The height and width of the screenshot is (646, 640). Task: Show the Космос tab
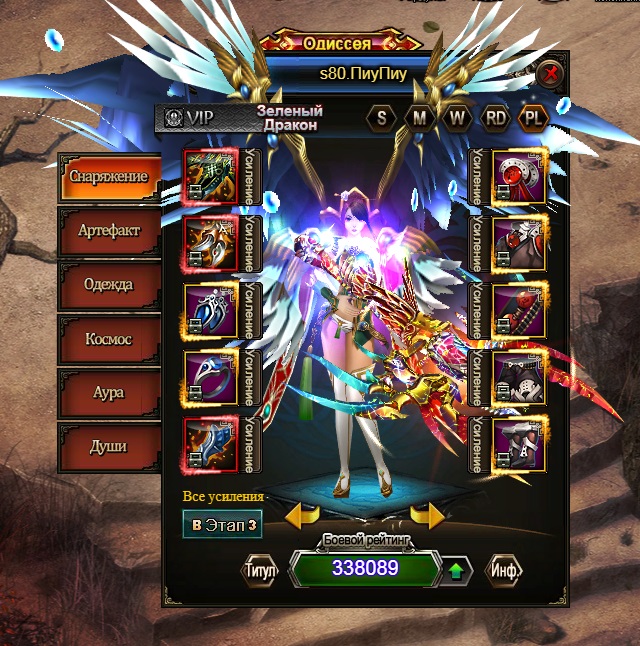pos(108,339)
